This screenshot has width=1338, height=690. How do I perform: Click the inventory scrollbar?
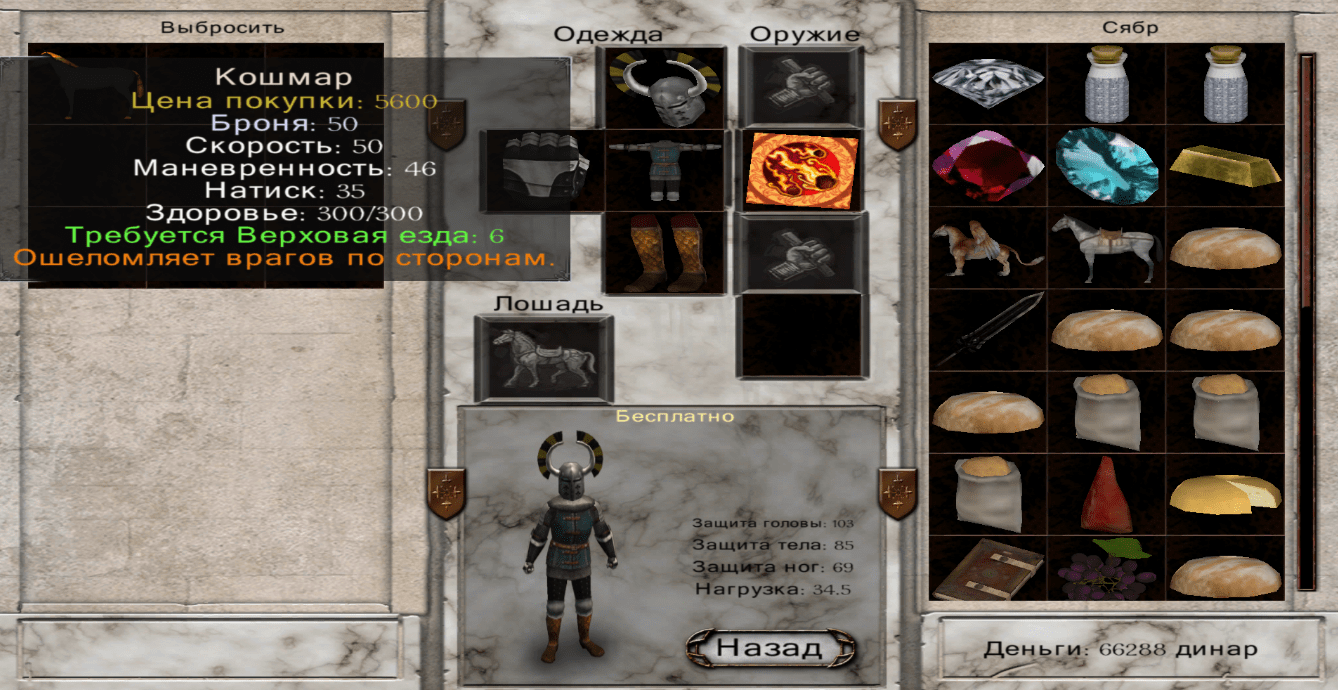point(1307,322)
